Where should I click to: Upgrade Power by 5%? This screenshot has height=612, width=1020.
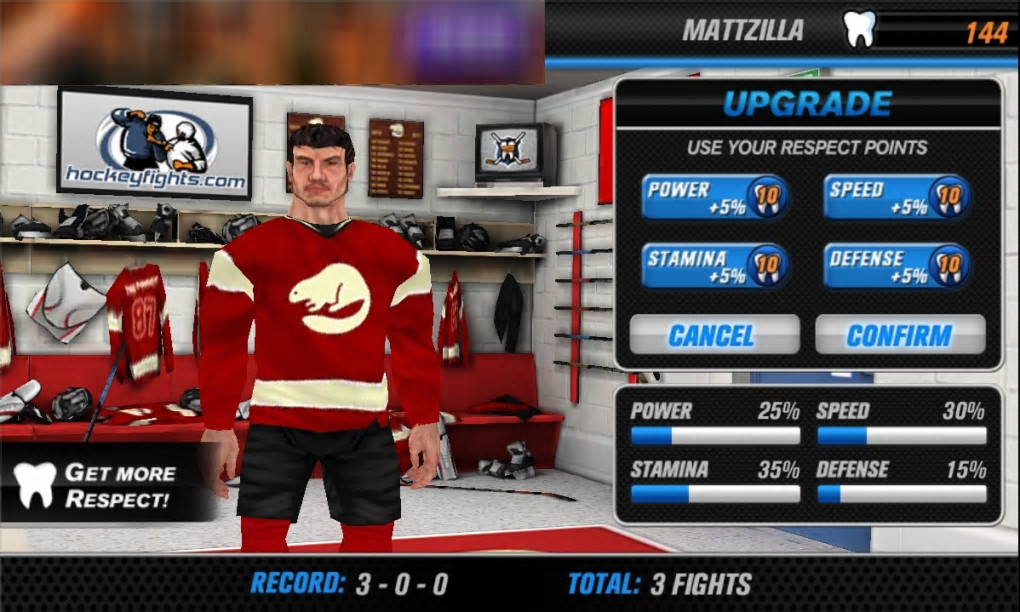pyautogui.click(x=715, y=198)
